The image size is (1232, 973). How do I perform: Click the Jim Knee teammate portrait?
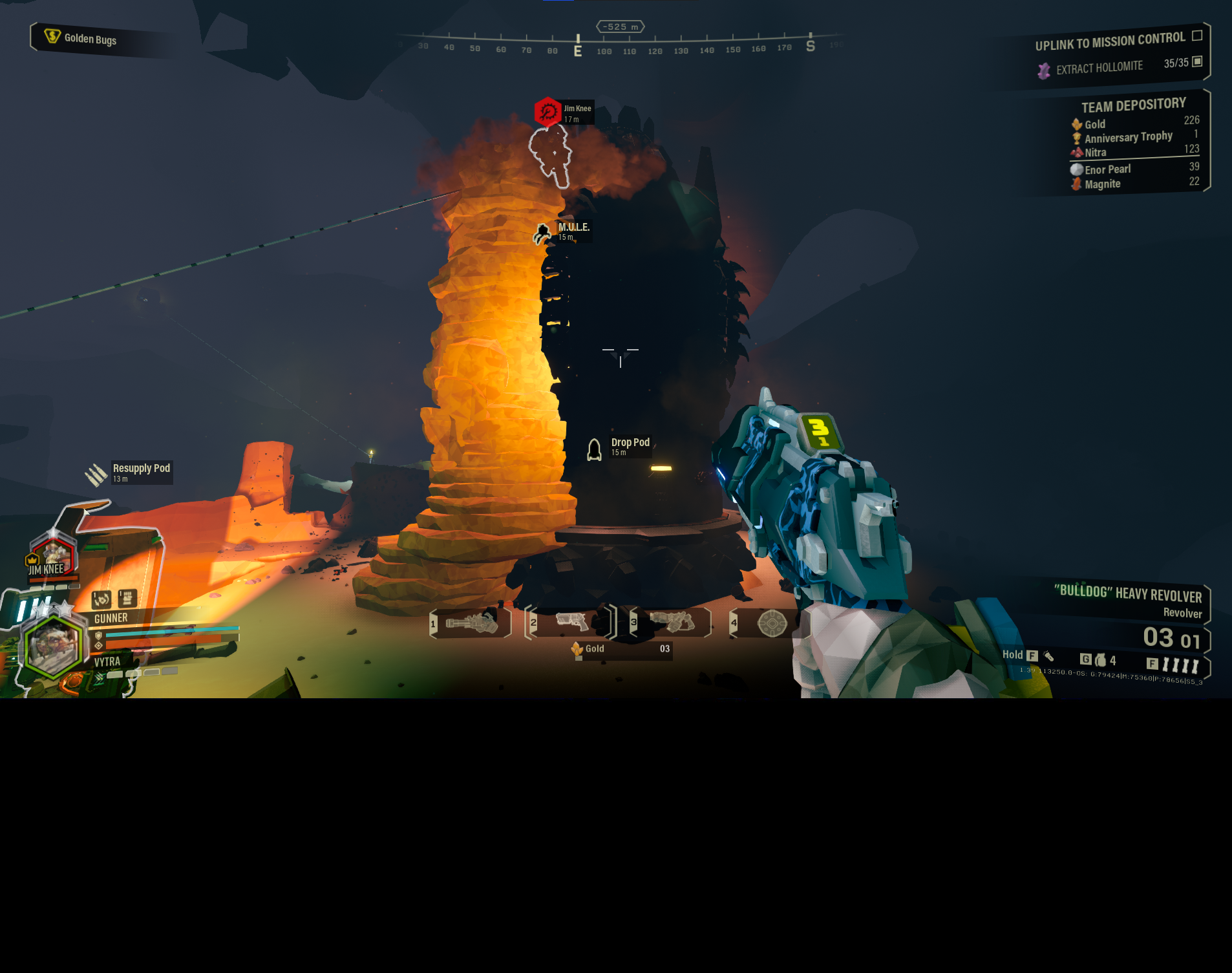click(53, 556)
